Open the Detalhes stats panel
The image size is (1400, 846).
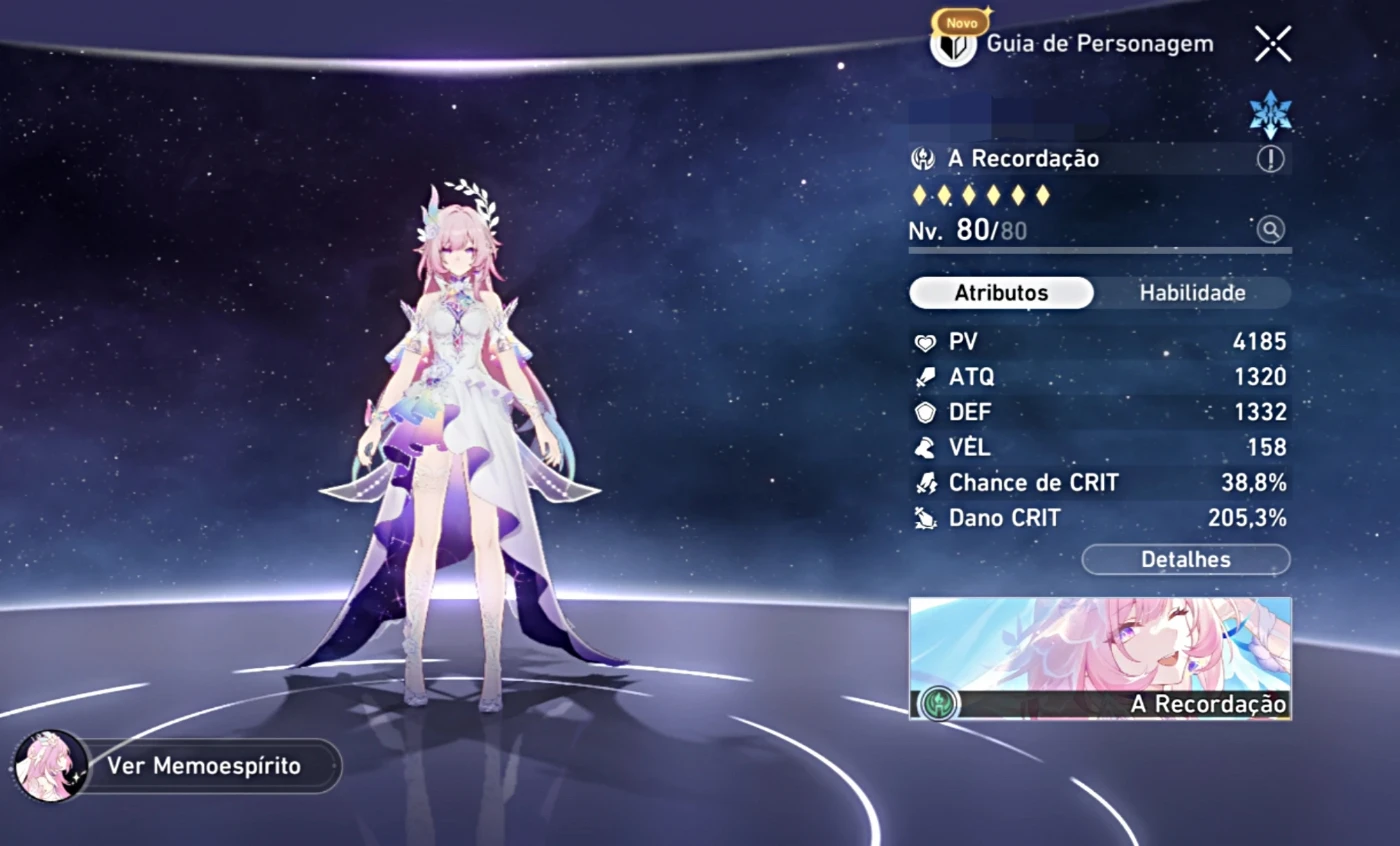coord(1186,560)
